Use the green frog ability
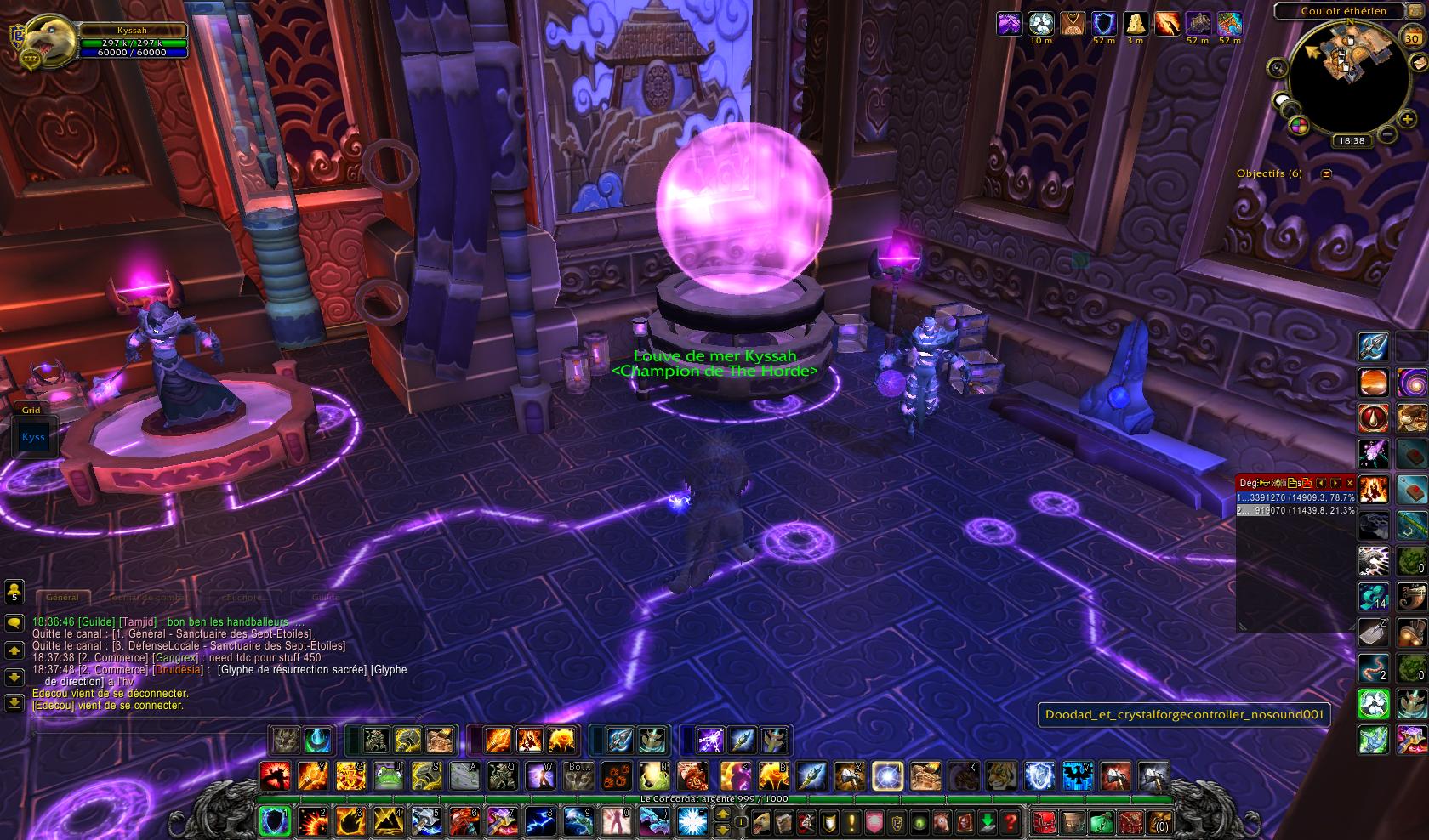Screen dimensions: 1429x840 tap(389, 775)
